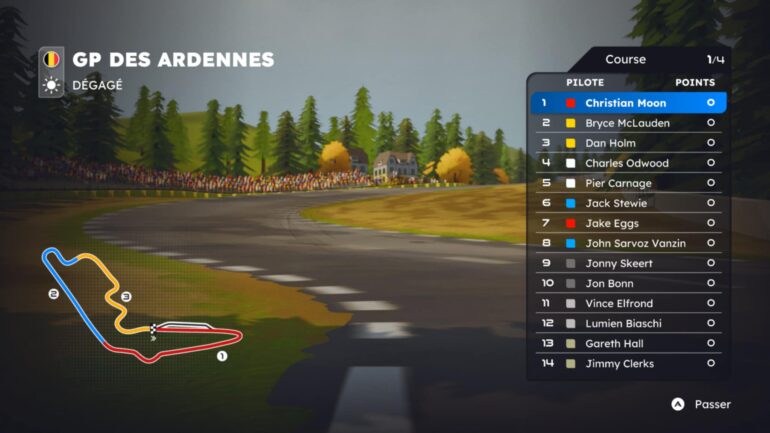Choose Bryce McLauden in the driver list

pyautogui.click(x=628, y=123)
